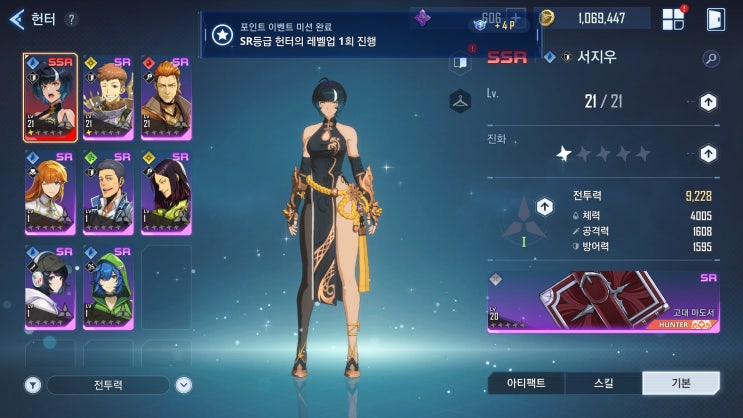This screenshot has height=418, width=743.
Task: Open the 전투력 sort dropdown
Action: click(x=108, y=385)
